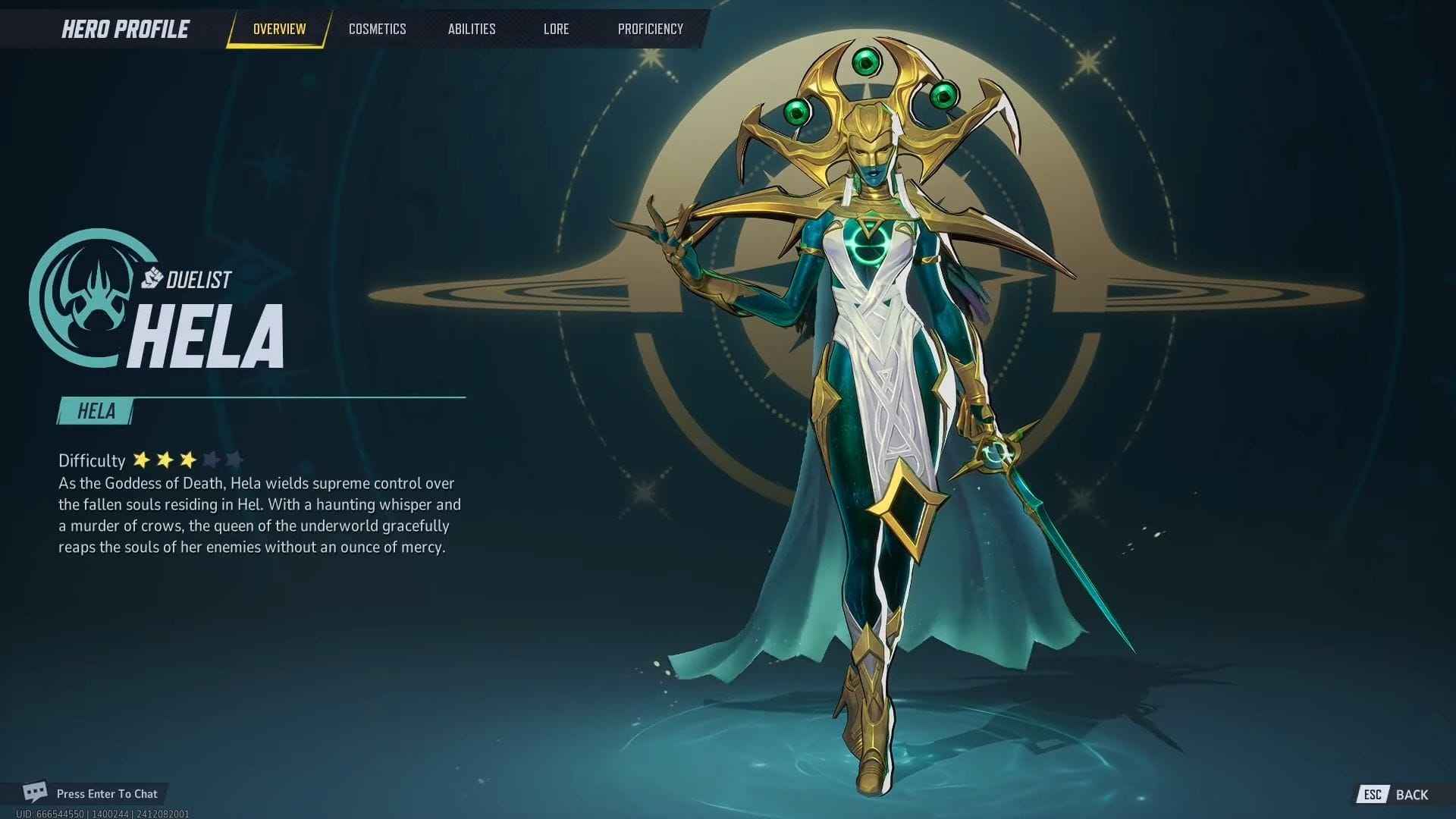Click the HERO PROFILE title text
Image resolution: width=1456 pixels, height=819 pixels.
tap(124, 29)
